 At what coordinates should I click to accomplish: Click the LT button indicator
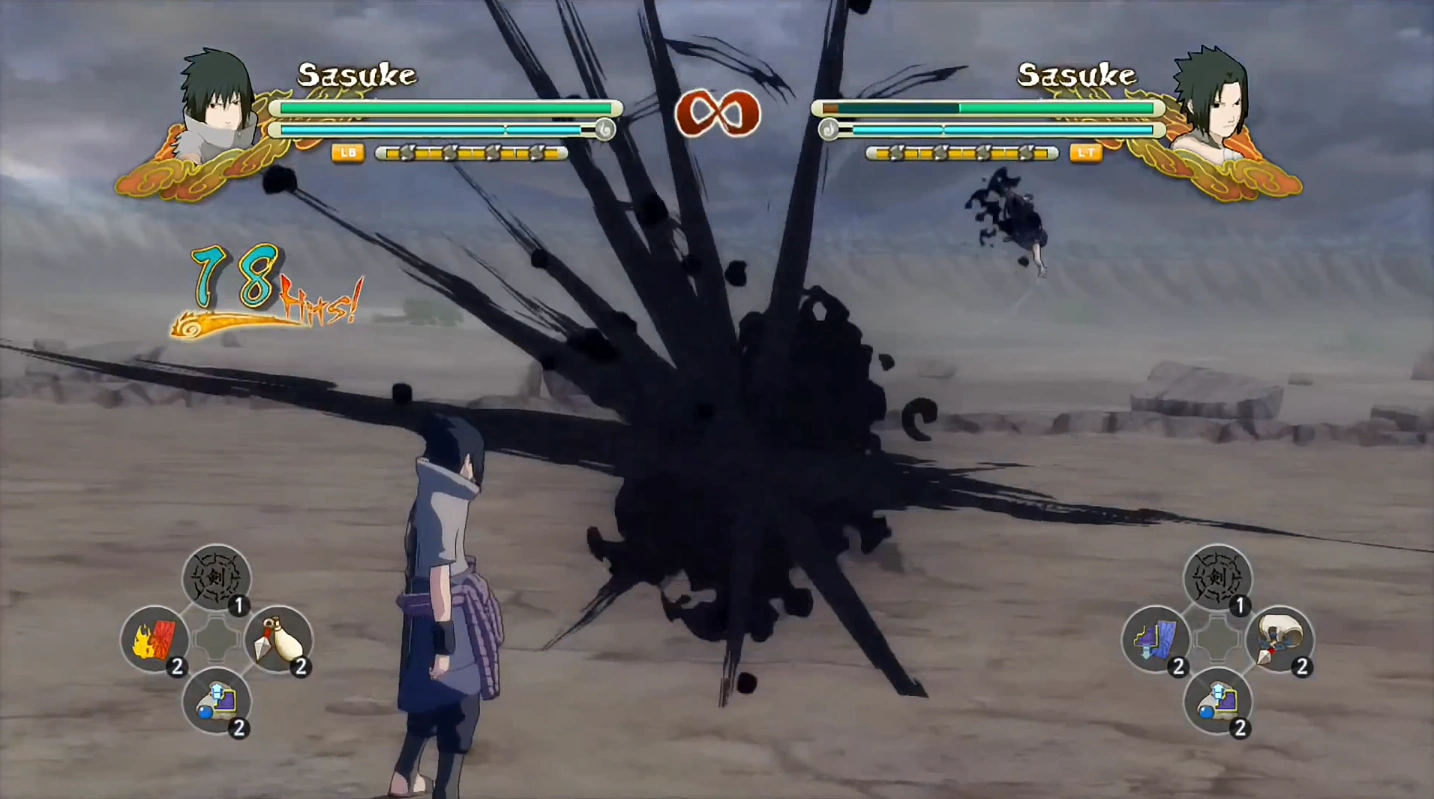point(1088,154)
